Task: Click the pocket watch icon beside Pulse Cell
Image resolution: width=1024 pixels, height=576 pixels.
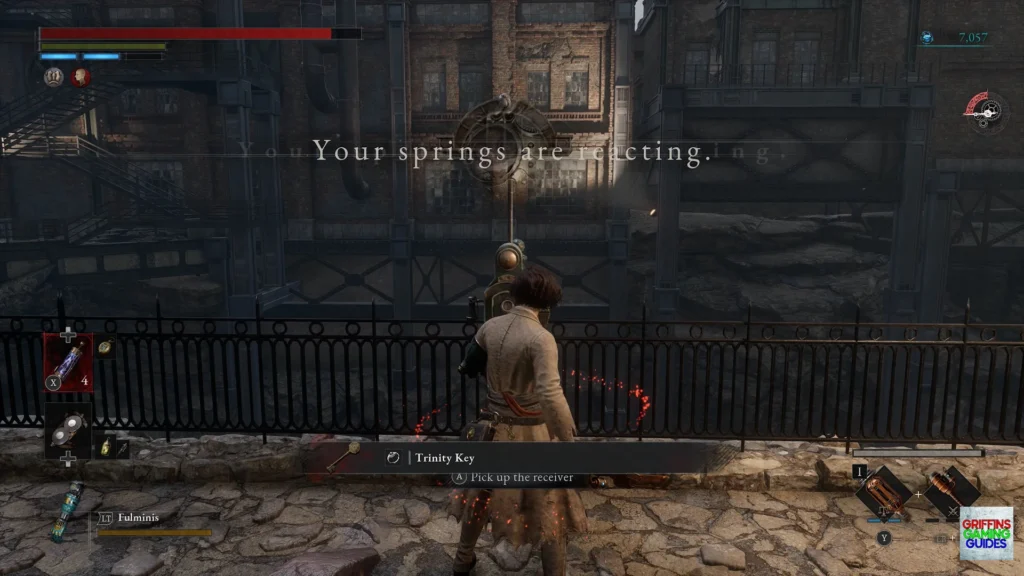Action: [x=106, y=347]
